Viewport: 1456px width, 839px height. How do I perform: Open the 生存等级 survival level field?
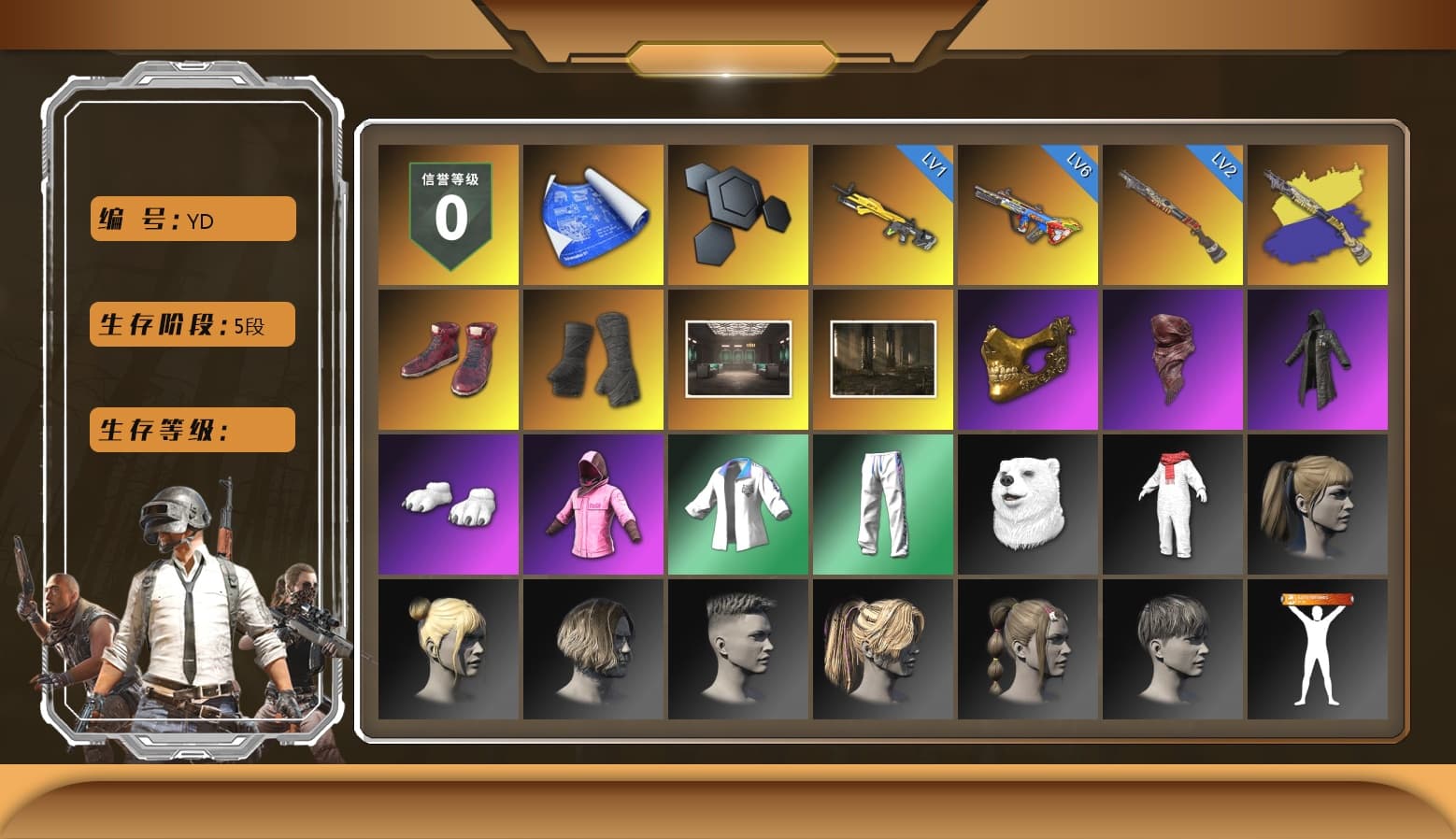[x=191, y=430]
